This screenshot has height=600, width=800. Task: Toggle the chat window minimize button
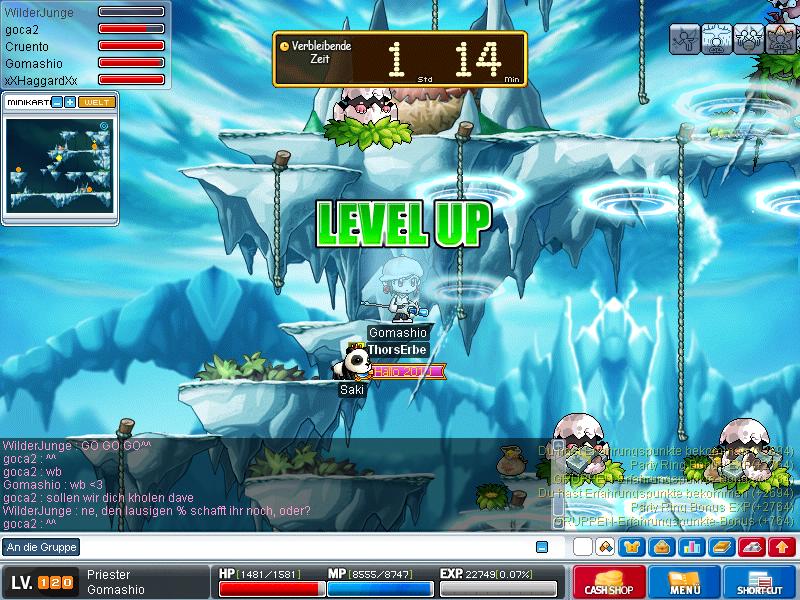click(x=542, y=547)
